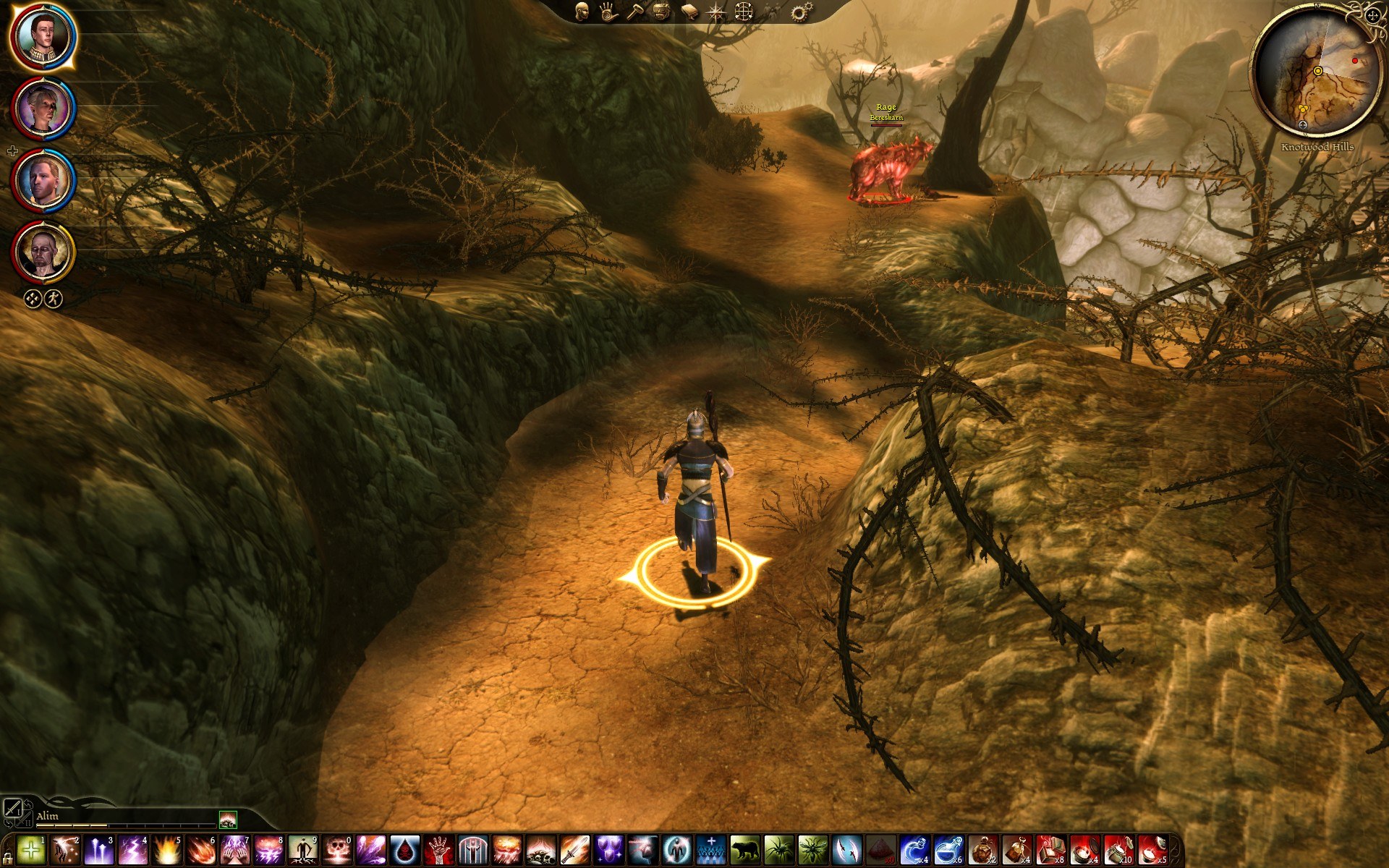Use the blue round flask potion x6
This screenshot has height=868, width=1389.
tap(948, 850)
